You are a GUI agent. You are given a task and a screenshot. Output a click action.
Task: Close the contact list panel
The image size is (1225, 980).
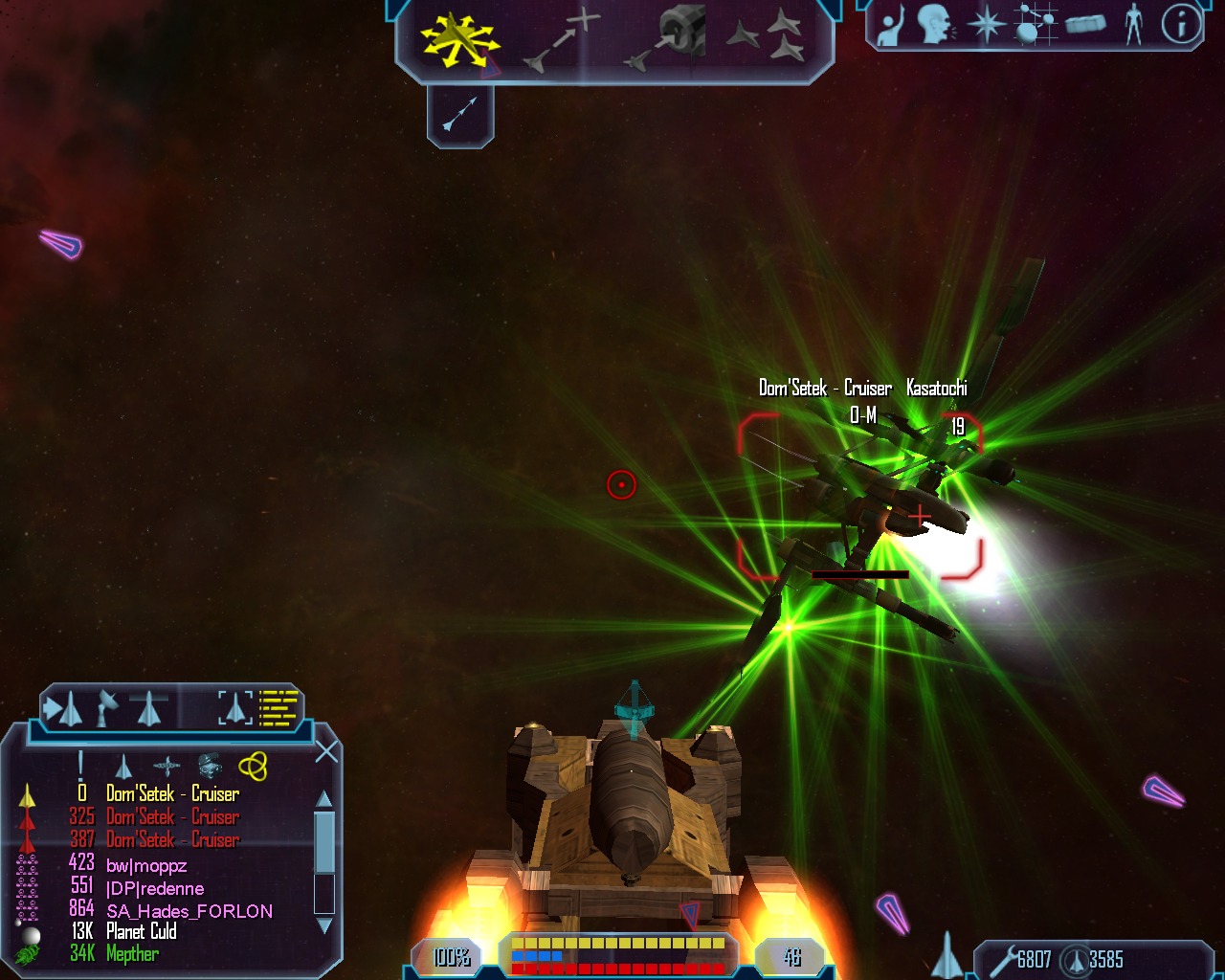(326, 752)
